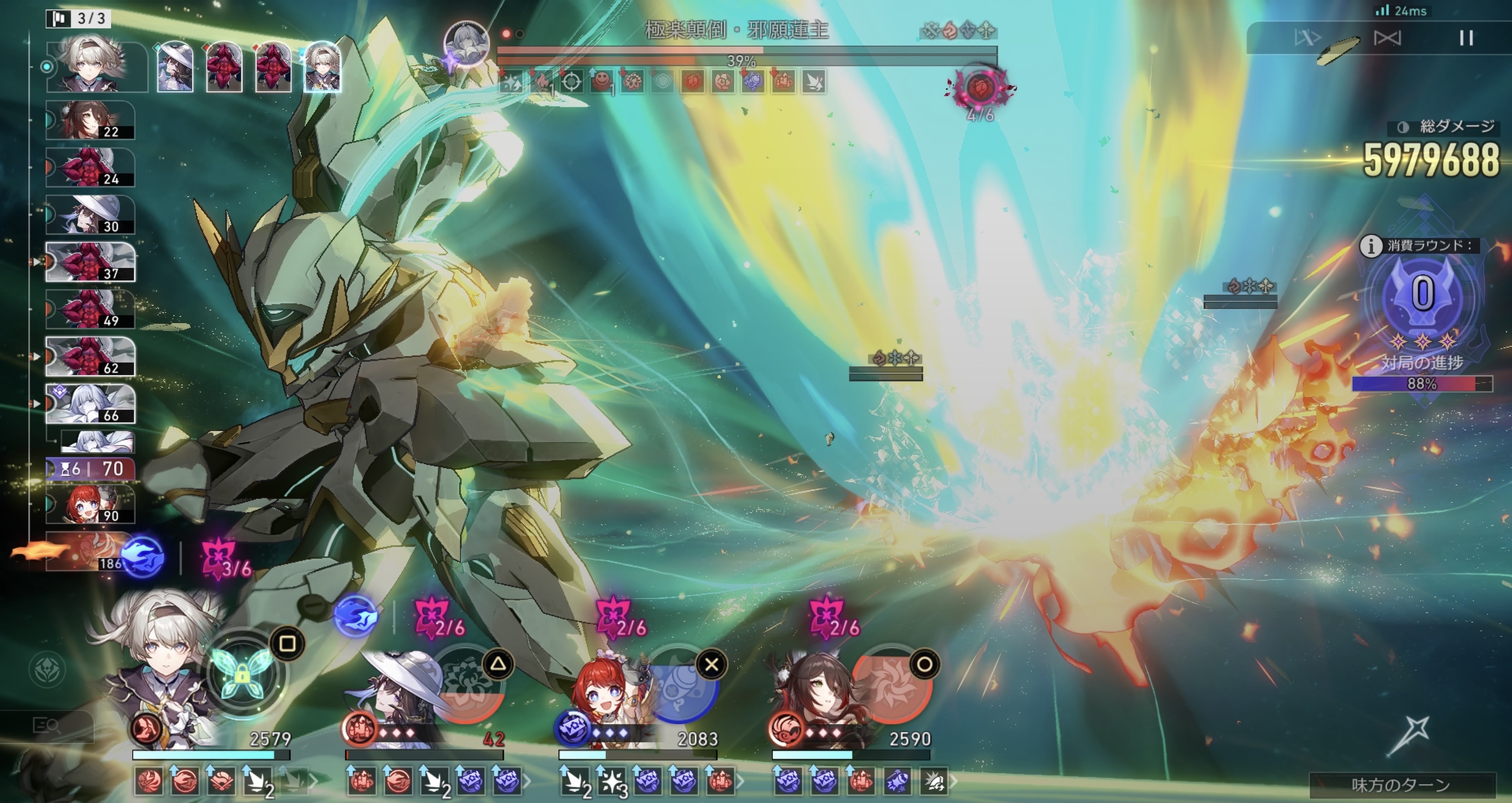This screenshot has width=1512, height=803.
Task: Pause the battle
Action: [x=1466, y=38]
